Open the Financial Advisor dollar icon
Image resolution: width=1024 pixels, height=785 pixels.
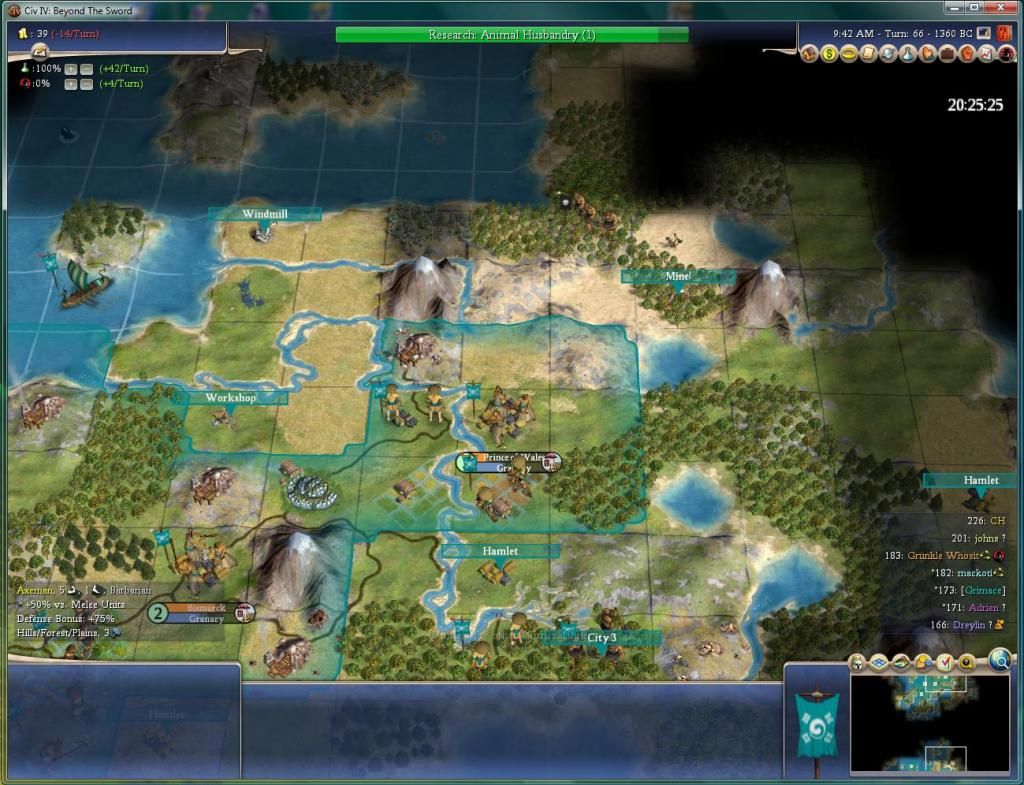(830, 54)
